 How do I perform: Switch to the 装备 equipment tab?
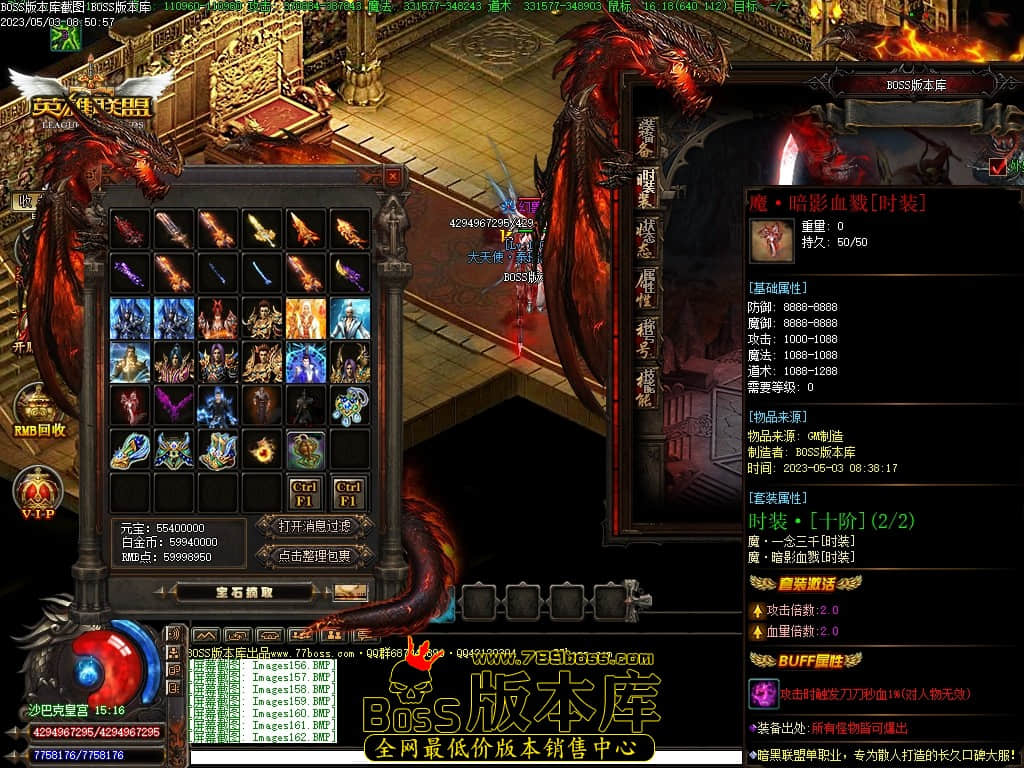tap(647, 140)
